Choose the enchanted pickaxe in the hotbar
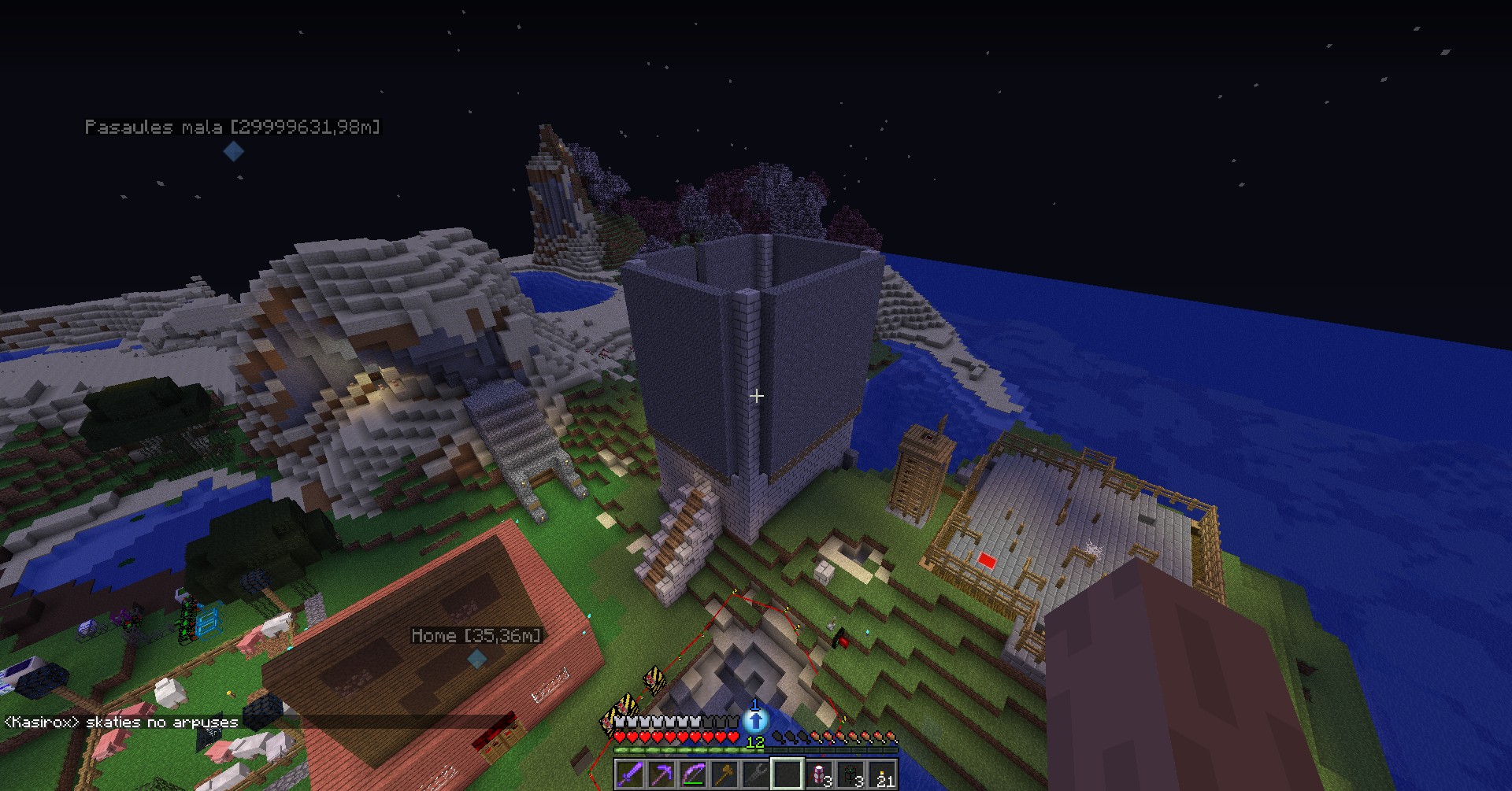Screen dimensions: 1512x791 coord(661,774)
